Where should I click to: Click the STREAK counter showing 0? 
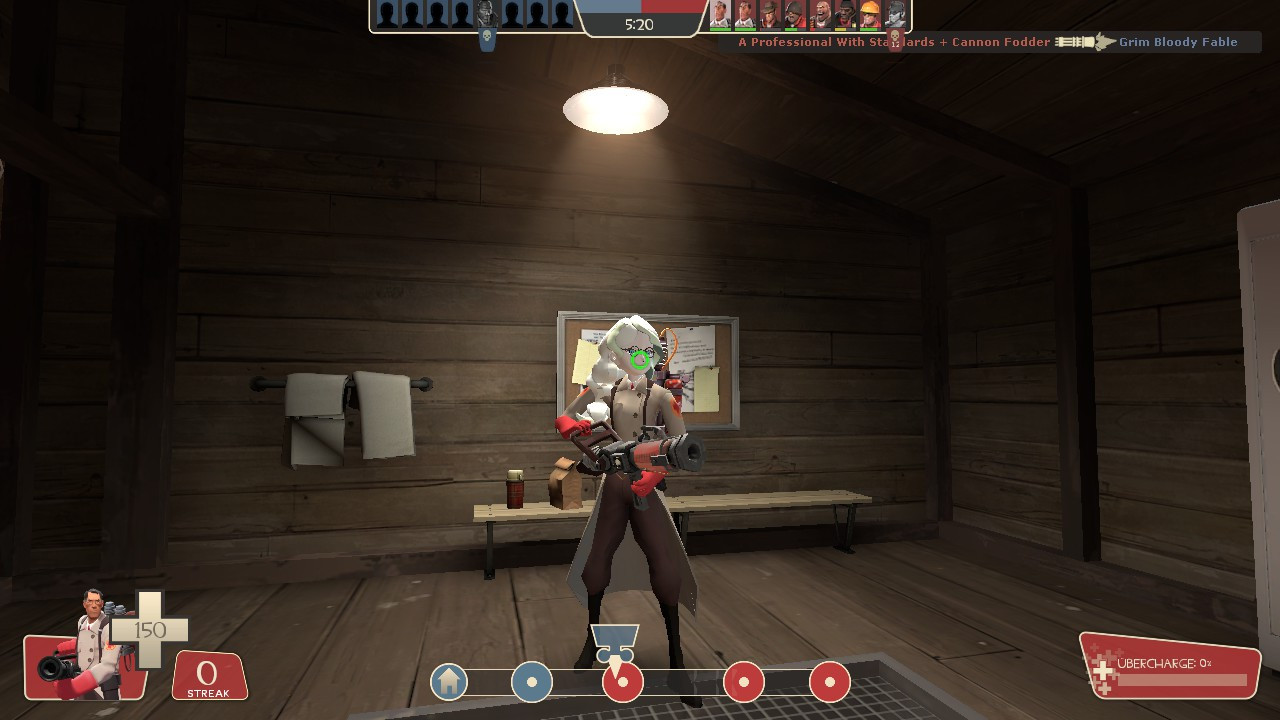(208, 672)
